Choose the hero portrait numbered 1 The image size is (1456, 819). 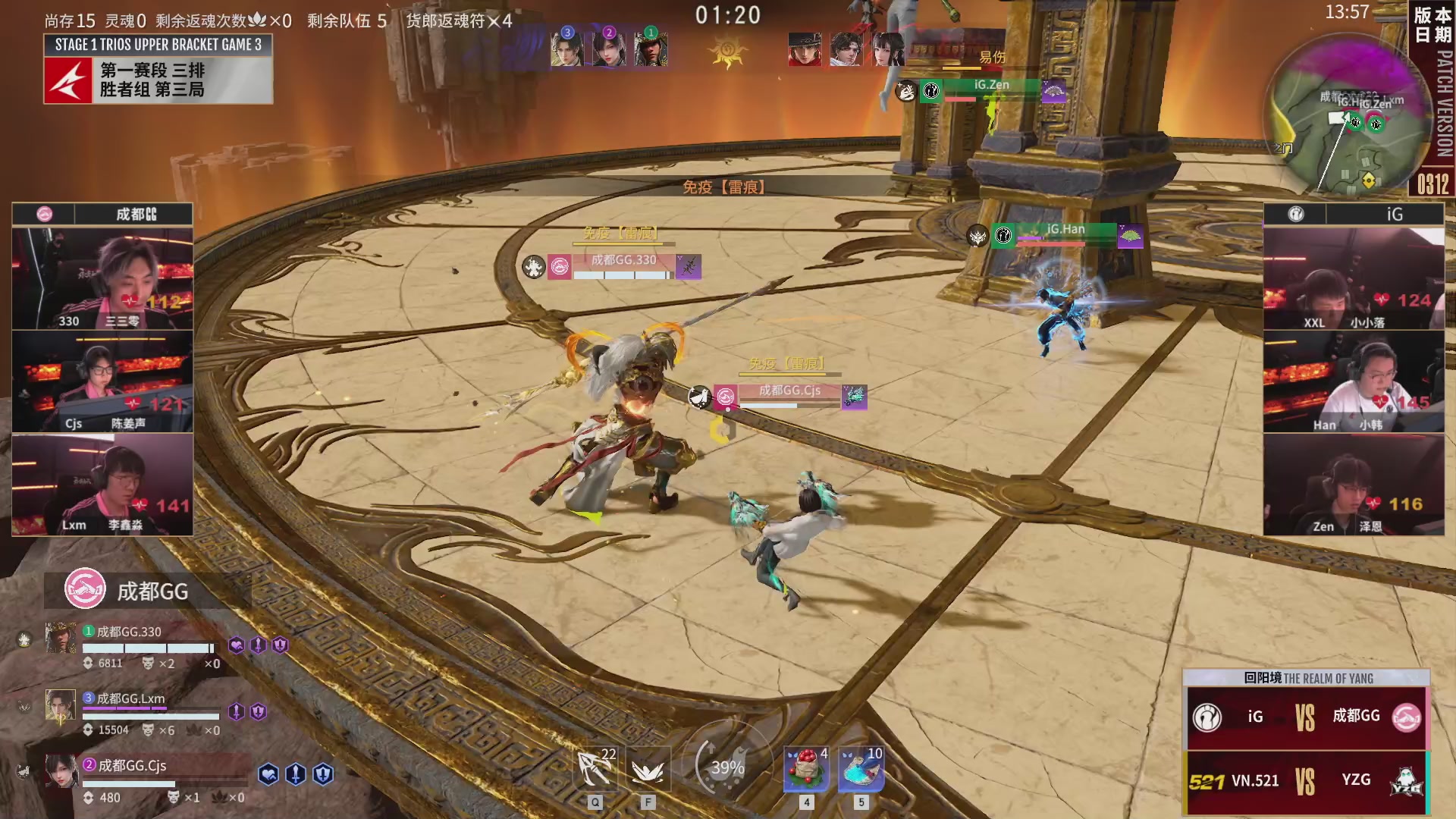[651, 49]
